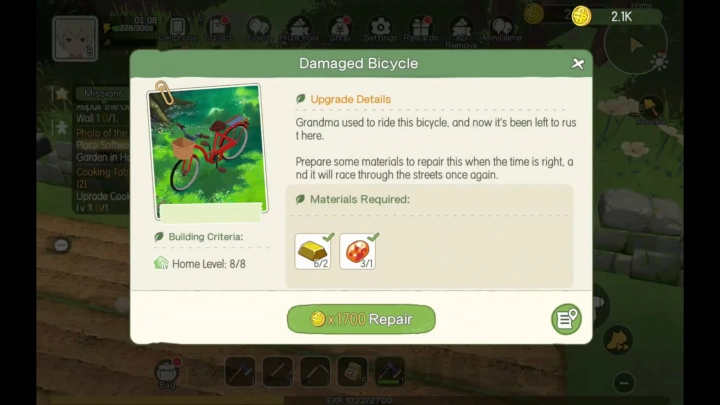Image resolution: width=720 pixels, height=405 pixels.
Task: Open the Shop from the top bar
Action: pyautogui.click(x=340, y=29)
